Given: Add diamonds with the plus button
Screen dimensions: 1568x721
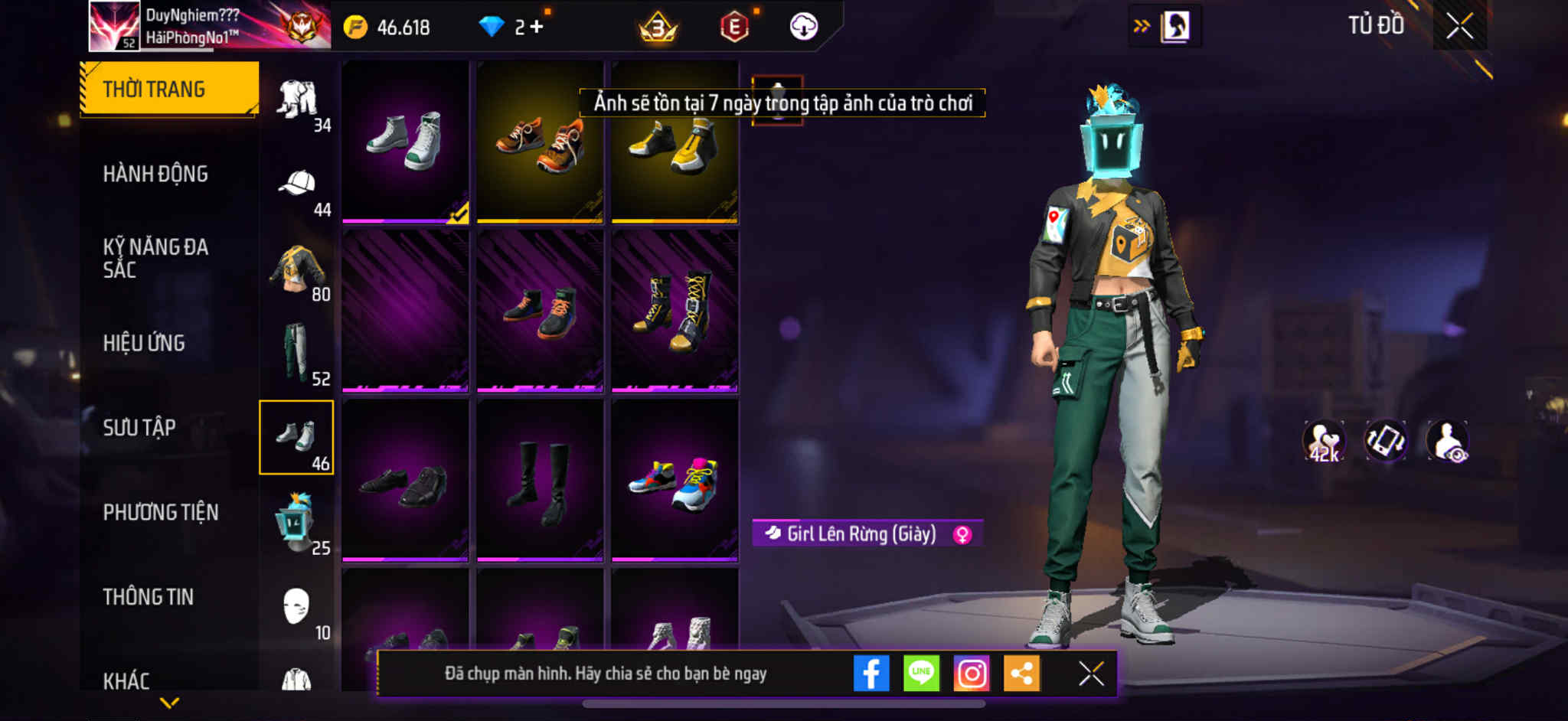Looking at the screenshot, I should coord(537,27).
